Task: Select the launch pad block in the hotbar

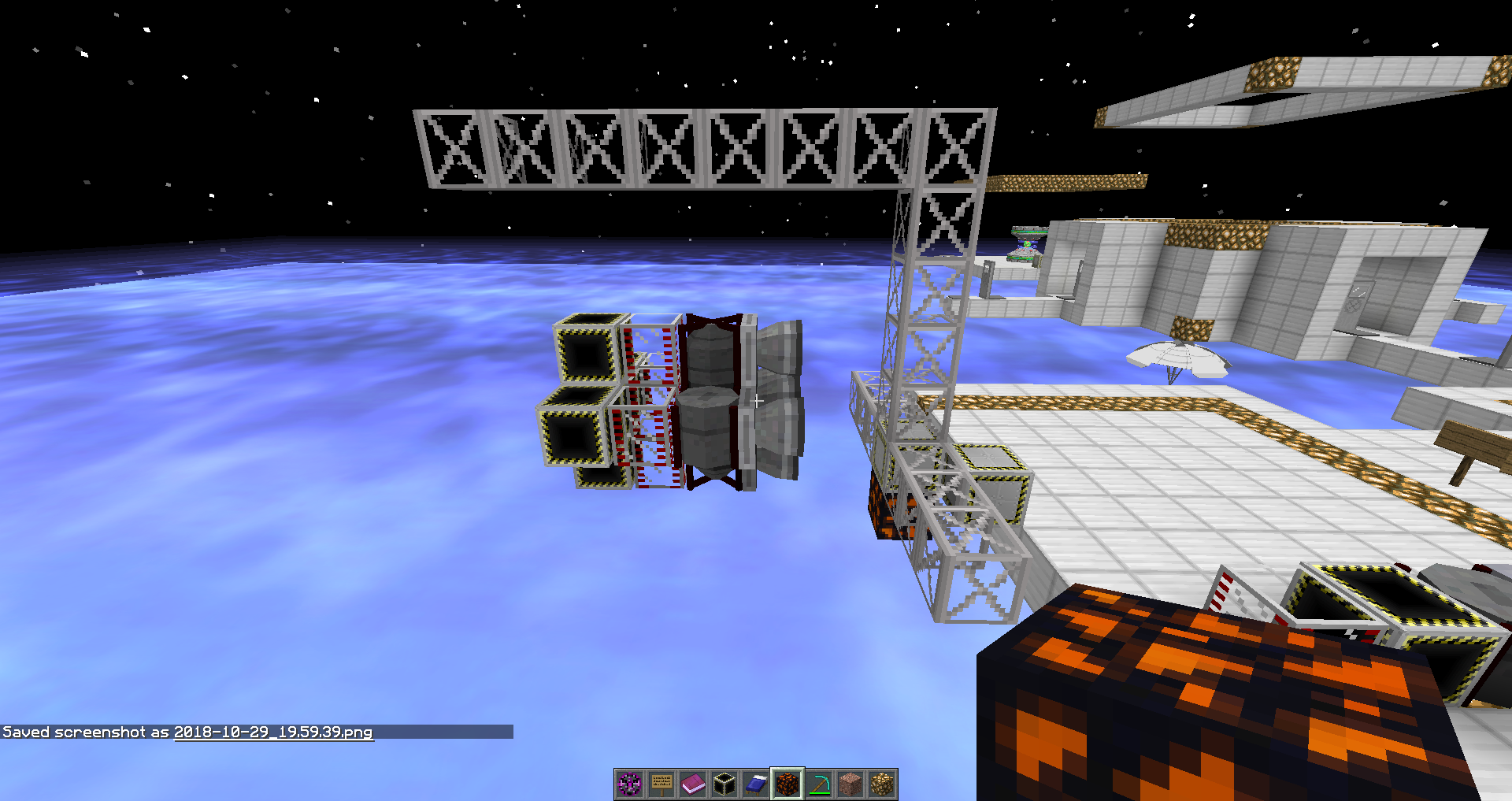Action: click(724, 781)
